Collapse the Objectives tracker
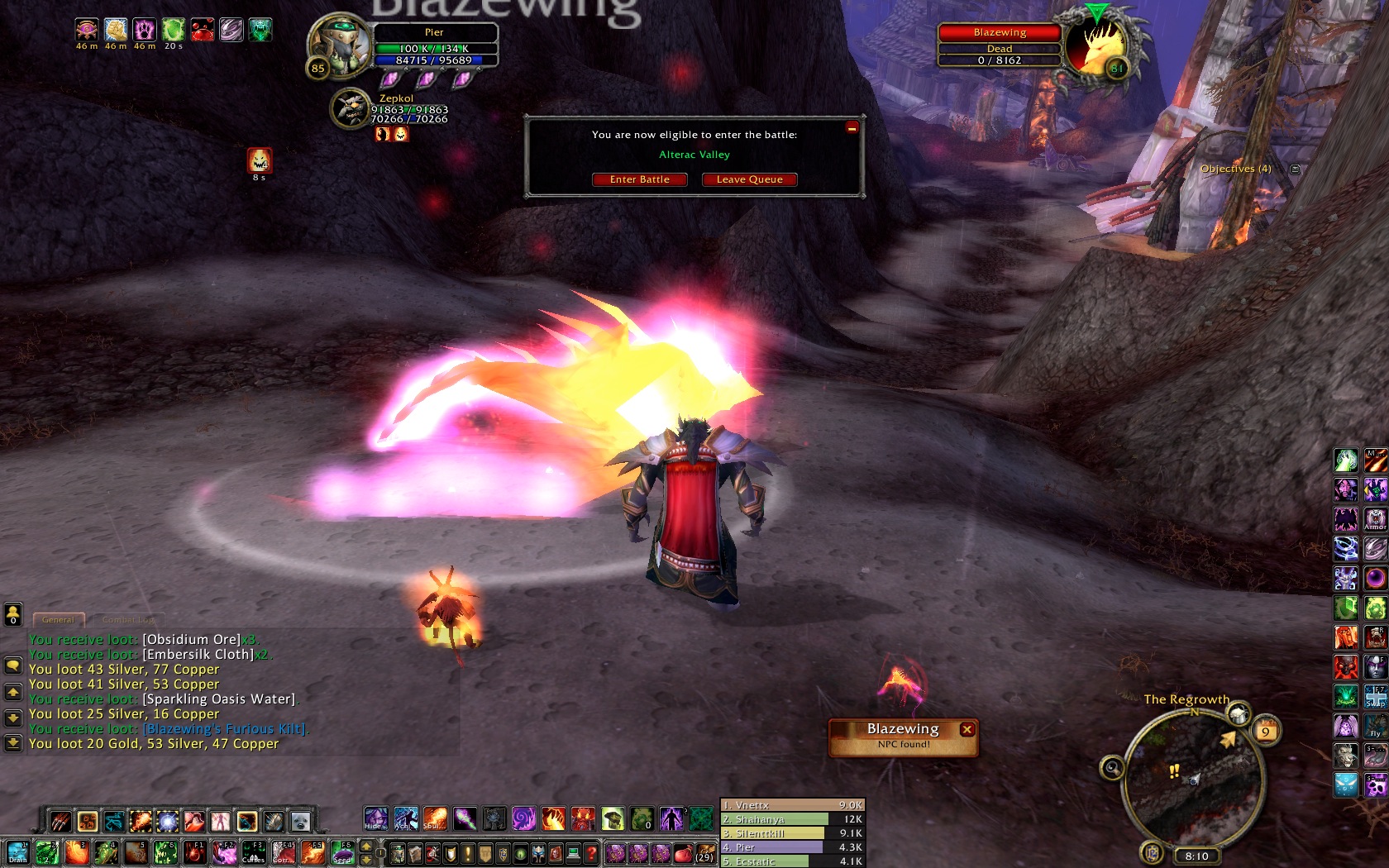 tap(1296, 169)
